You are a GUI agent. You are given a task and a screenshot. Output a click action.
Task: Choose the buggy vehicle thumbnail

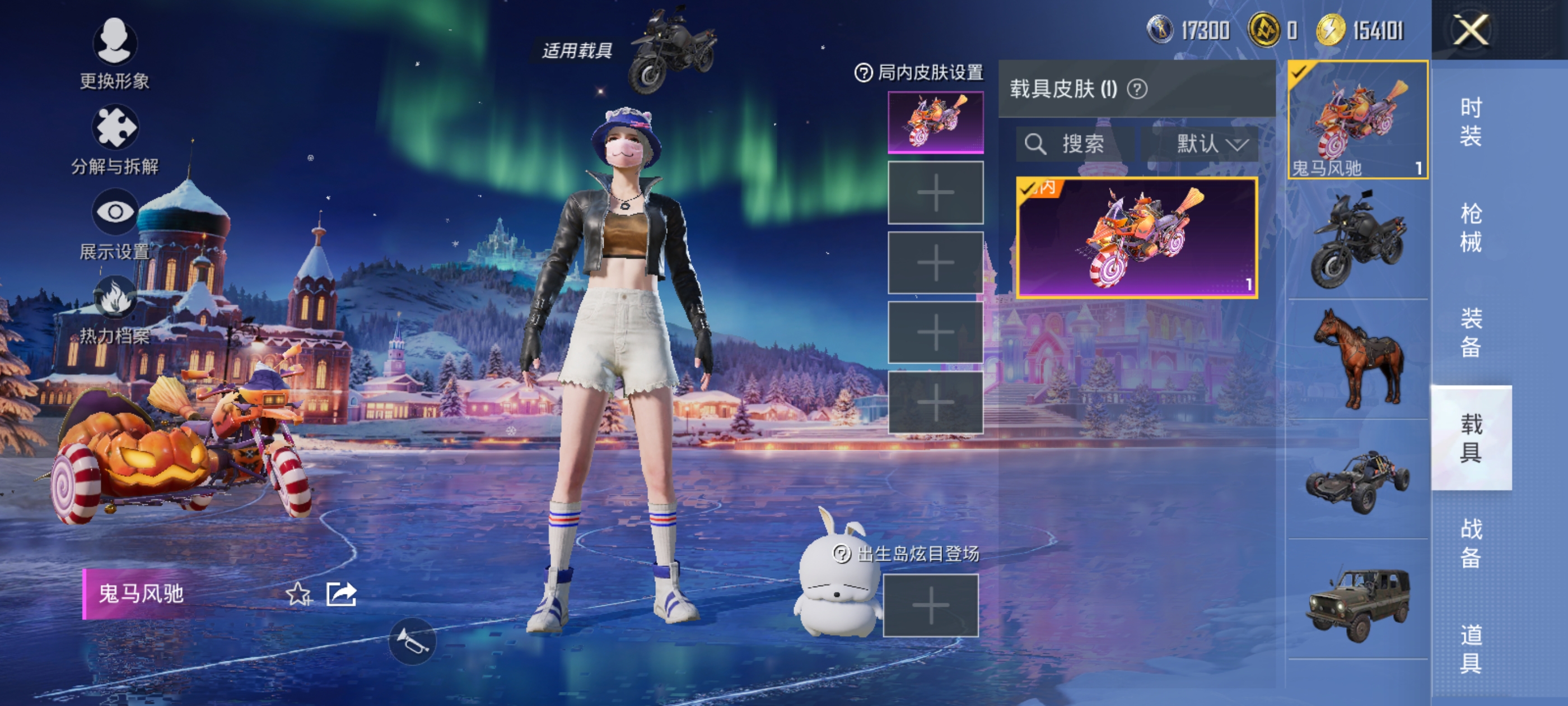tap(1357, 480)
